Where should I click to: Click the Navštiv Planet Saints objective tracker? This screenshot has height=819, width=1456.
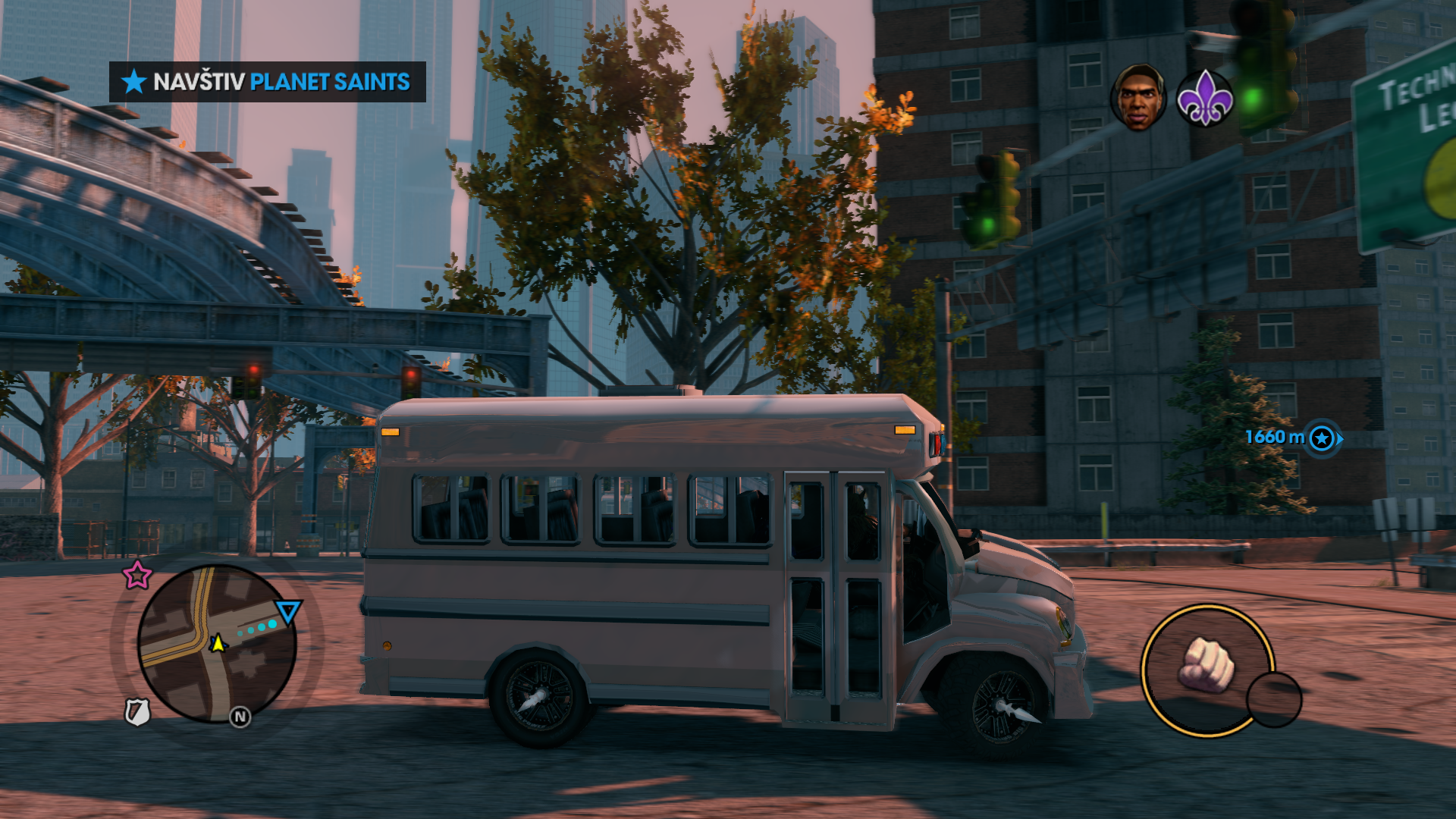click(x=267, y=82)
